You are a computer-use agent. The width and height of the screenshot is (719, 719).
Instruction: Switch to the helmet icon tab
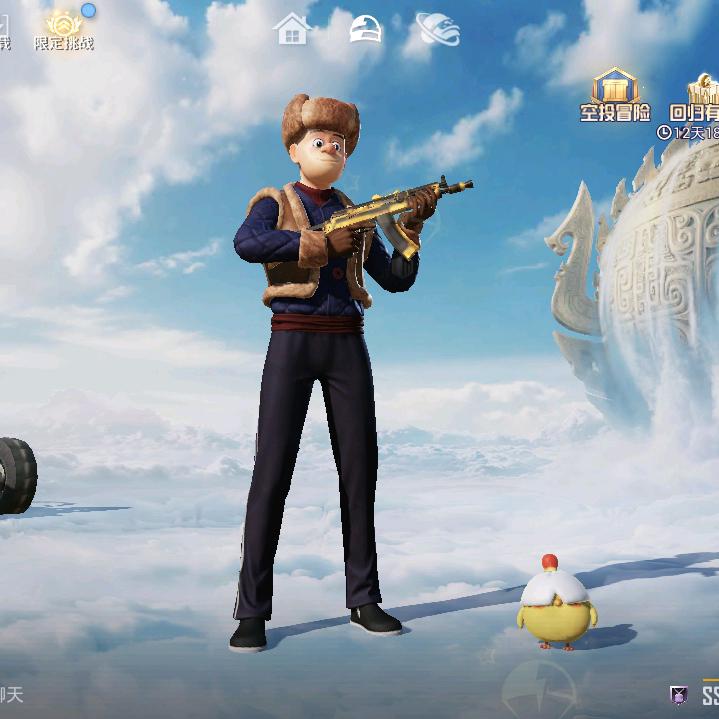click(x=365, y=29)
